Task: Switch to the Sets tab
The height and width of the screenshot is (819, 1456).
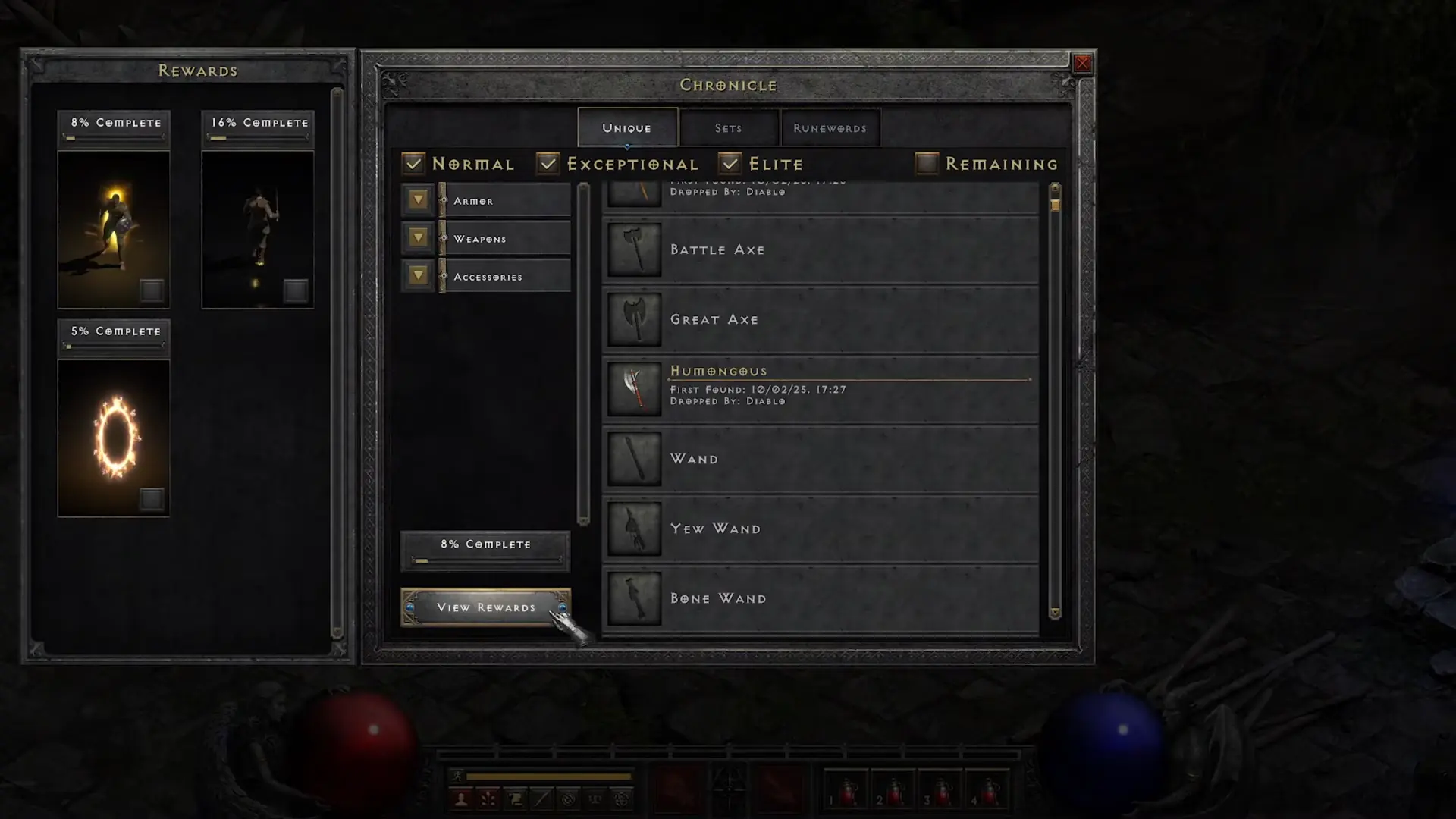Action: point(728,127)
